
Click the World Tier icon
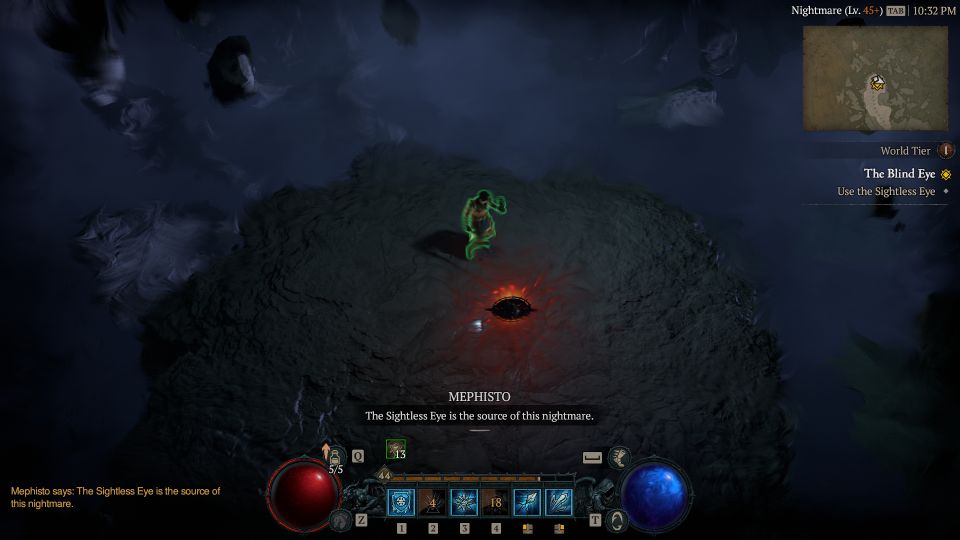945,151
